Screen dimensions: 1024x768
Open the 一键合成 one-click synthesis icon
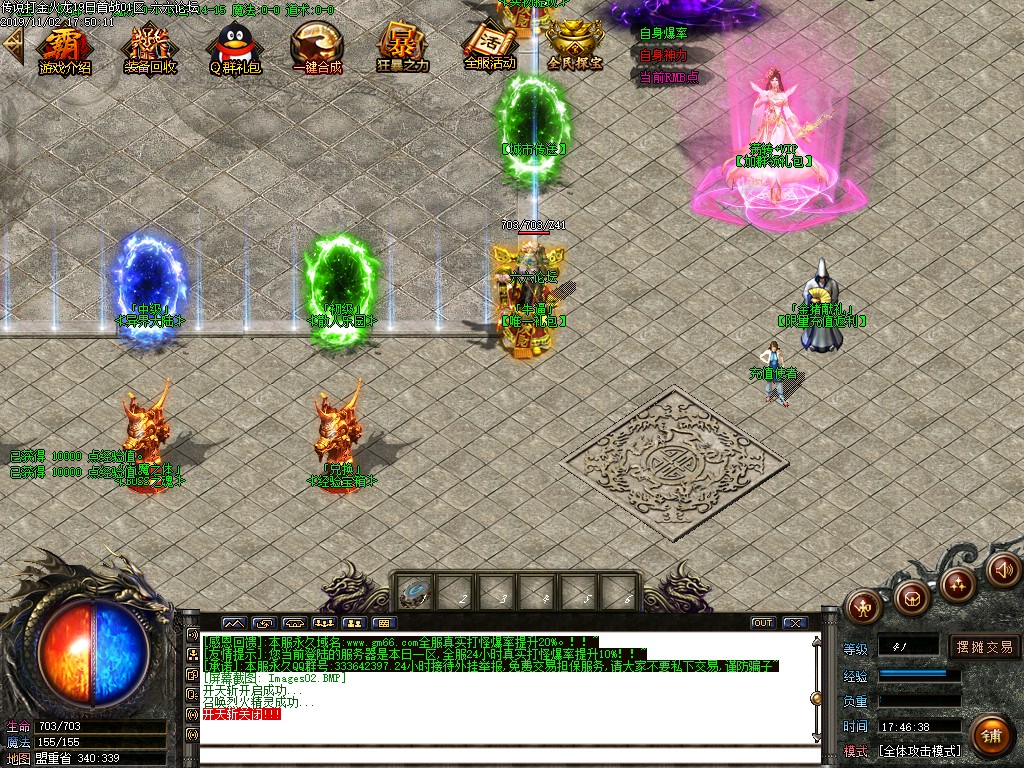click(x=317, y=48)
